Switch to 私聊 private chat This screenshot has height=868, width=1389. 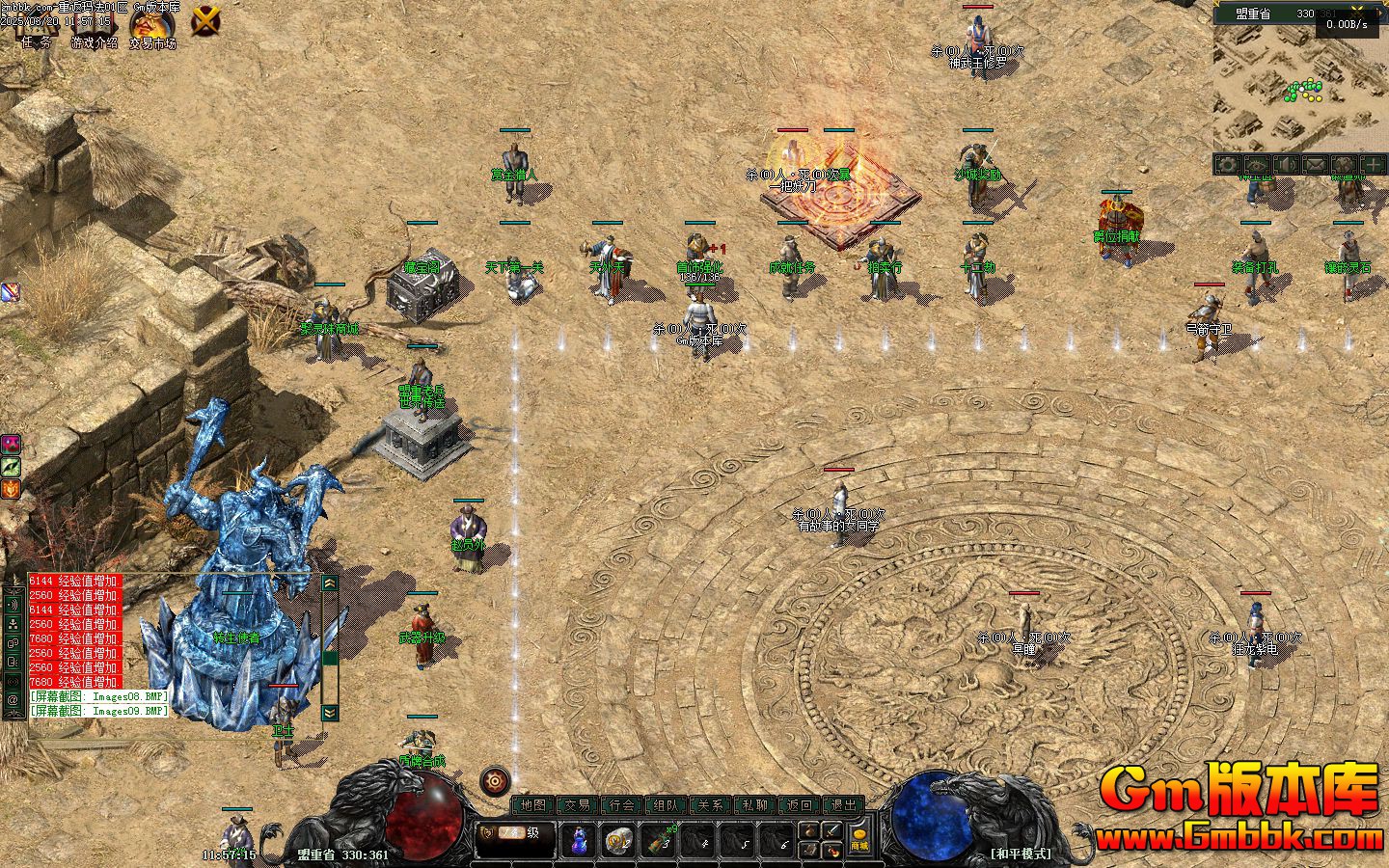pos(755,805)
